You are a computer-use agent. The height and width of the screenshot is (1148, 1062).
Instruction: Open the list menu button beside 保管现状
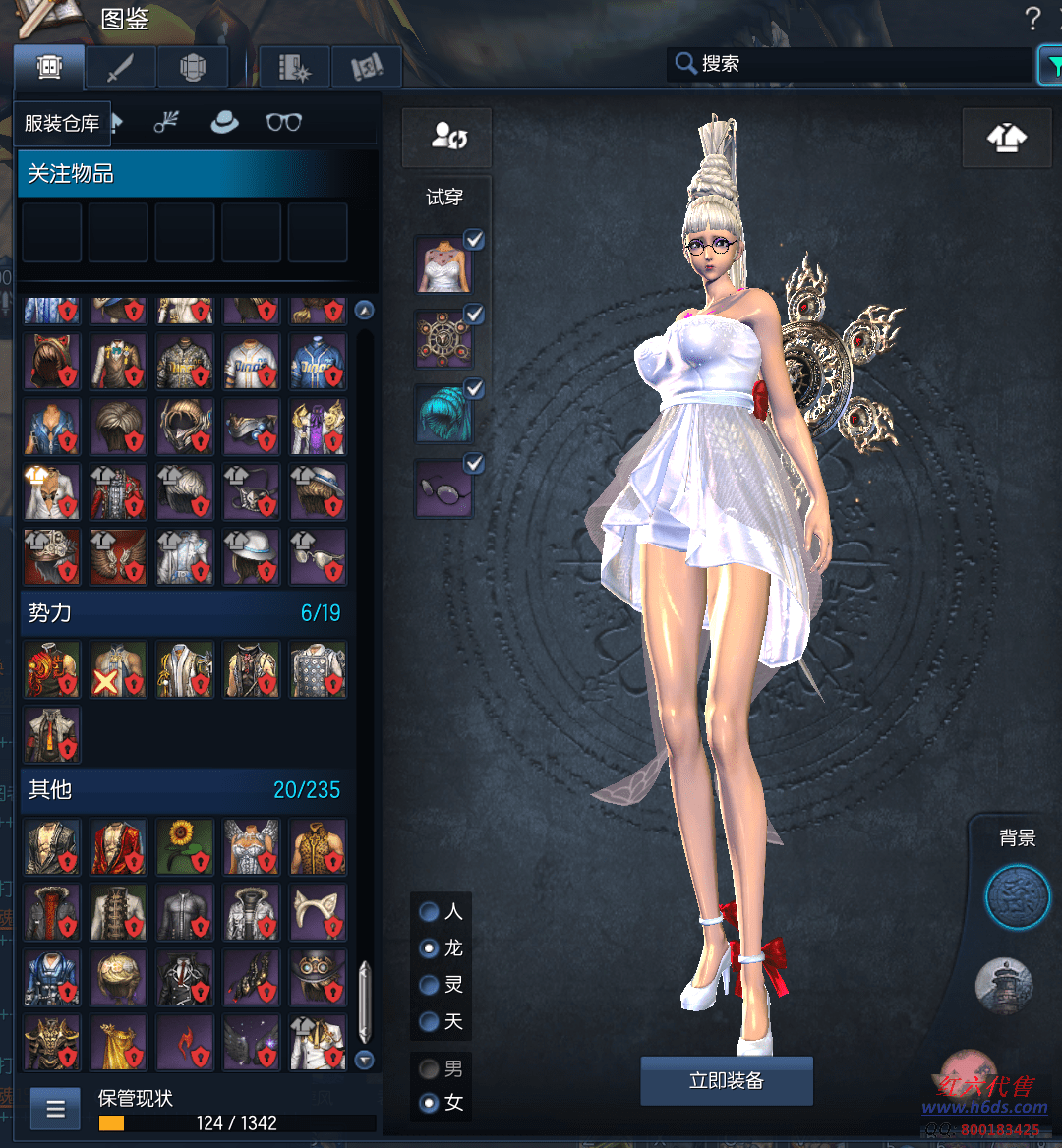55,1111
